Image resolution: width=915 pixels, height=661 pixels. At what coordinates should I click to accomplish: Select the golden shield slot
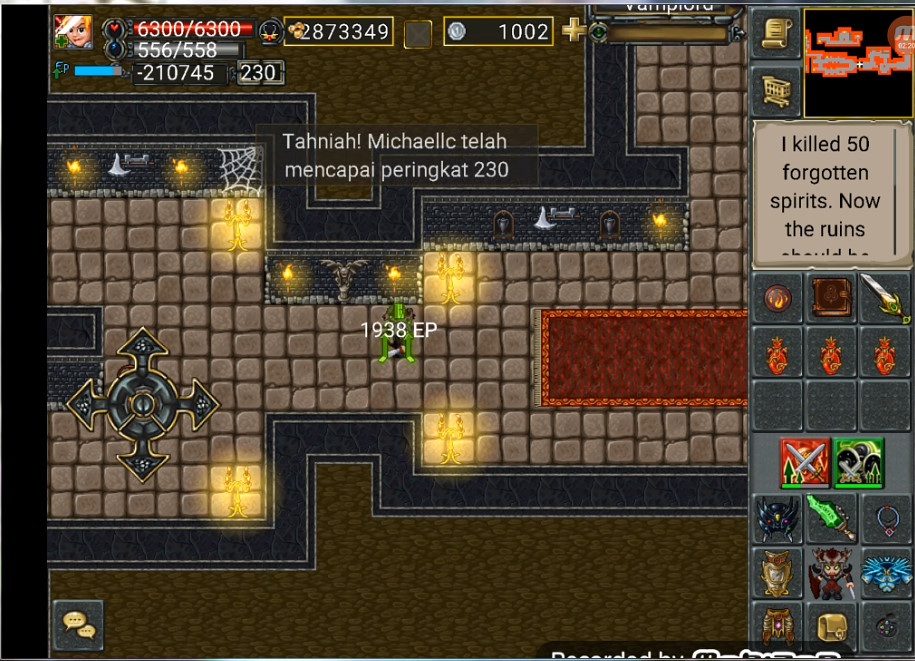click(778, 573)
